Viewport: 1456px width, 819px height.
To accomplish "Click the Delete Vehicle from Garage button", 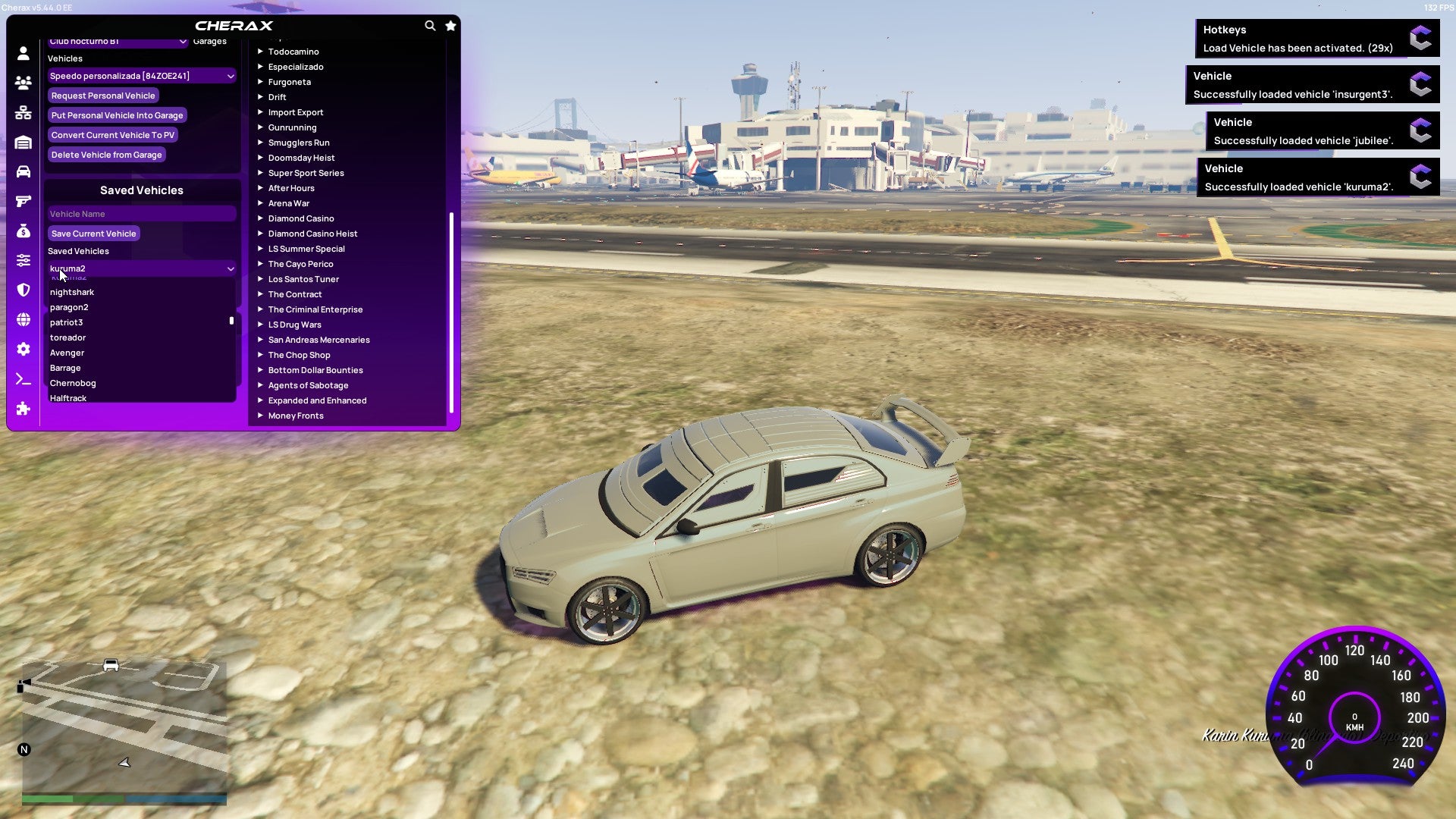I will coord(106,154).
